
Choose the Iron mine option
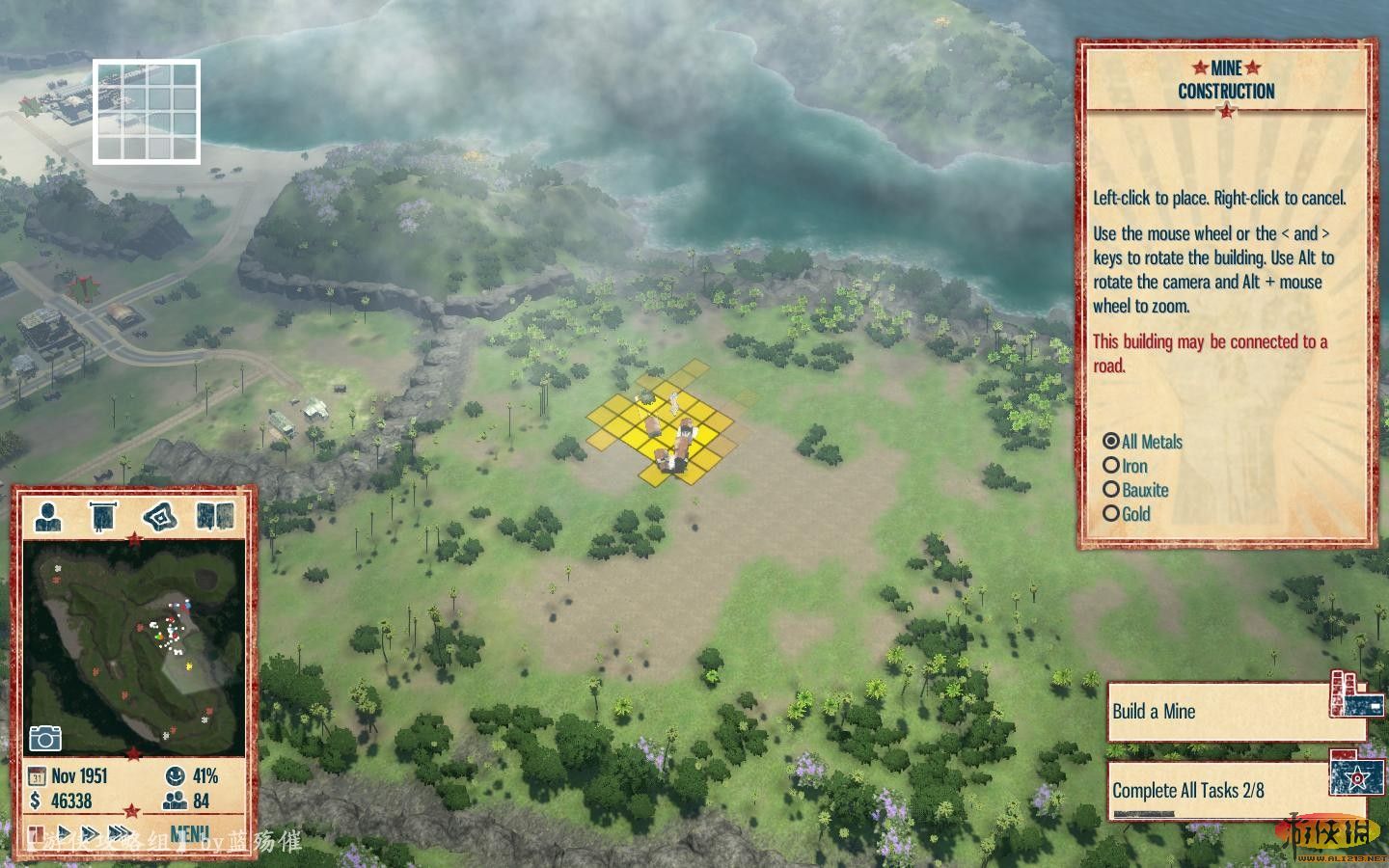pos(1111,466)
